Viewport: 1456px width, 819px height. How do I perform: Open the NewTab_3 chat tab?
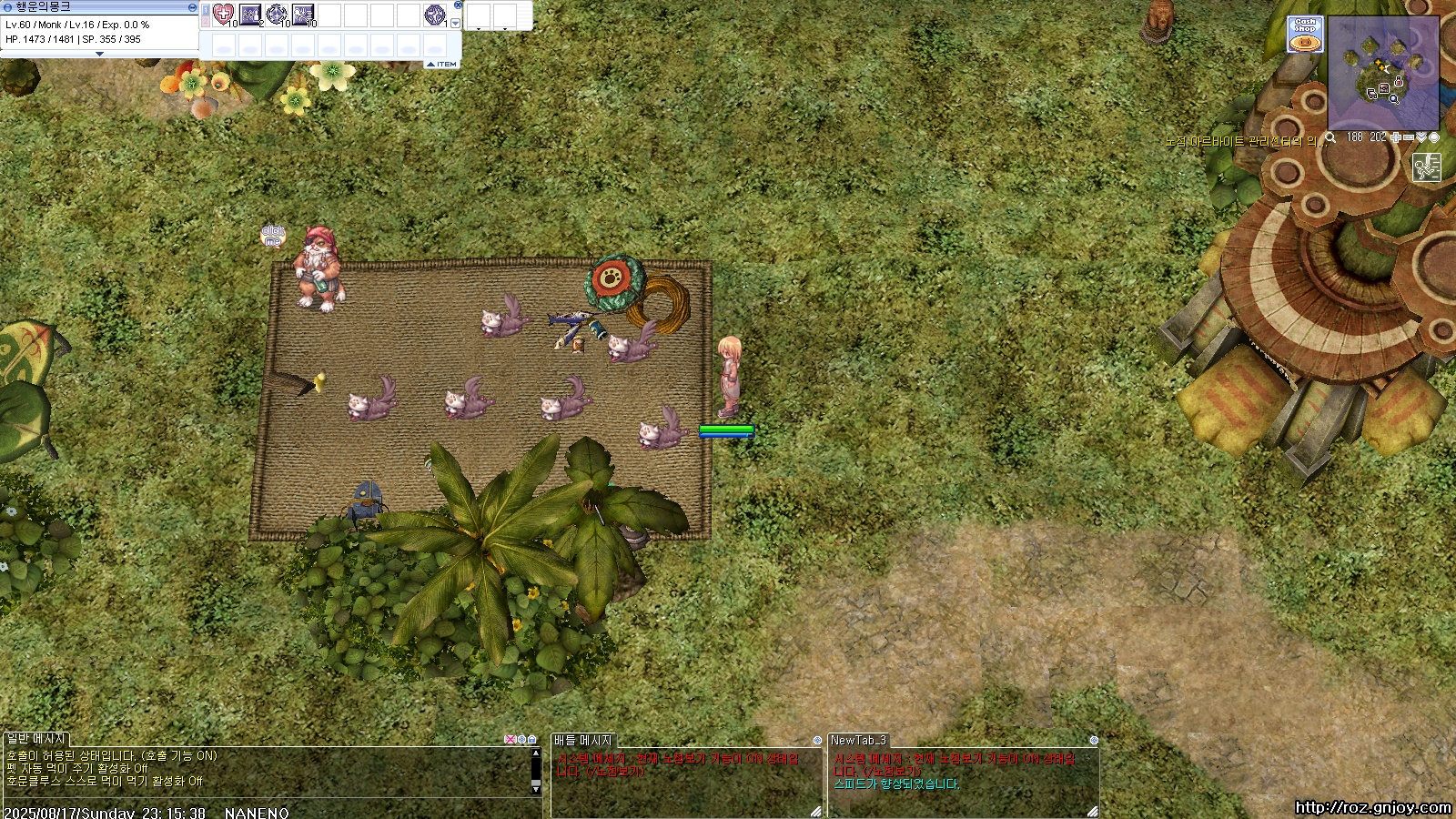pyautogui.click(x=858, y=740)
